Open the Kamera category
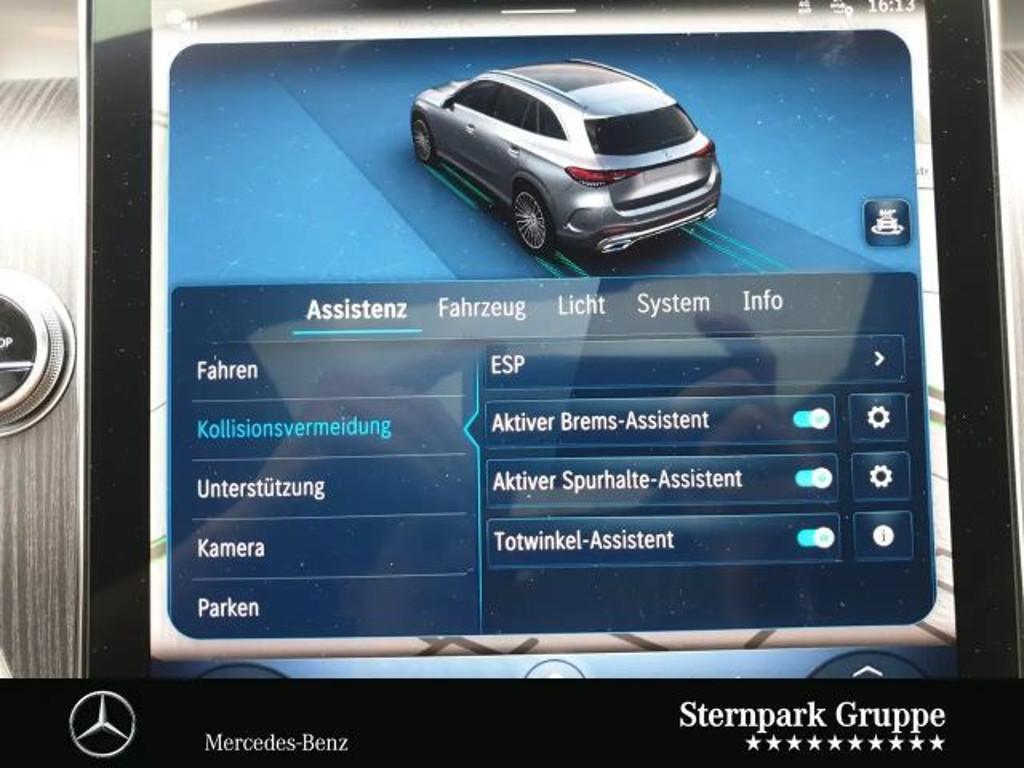1024x768 pixels. [x=231, y=548]
